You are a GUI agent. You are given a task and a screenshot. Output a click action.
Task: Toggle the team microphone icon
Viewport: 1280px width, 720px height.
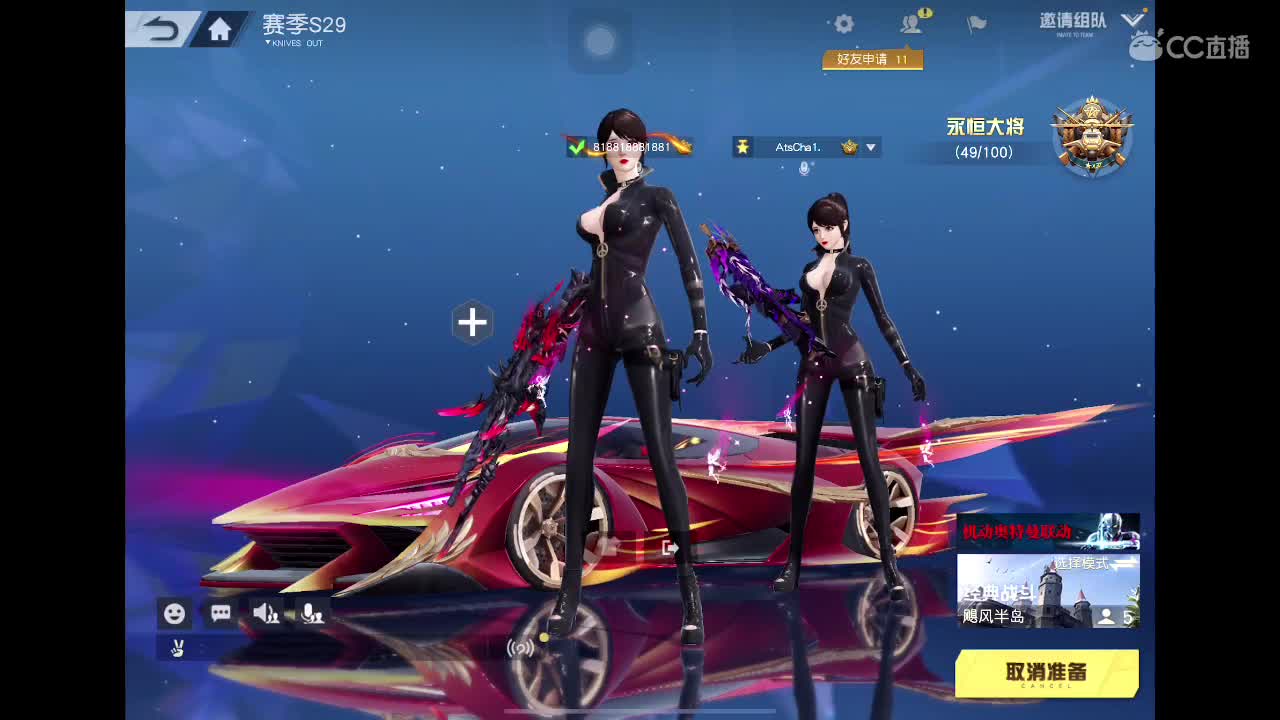312,613
